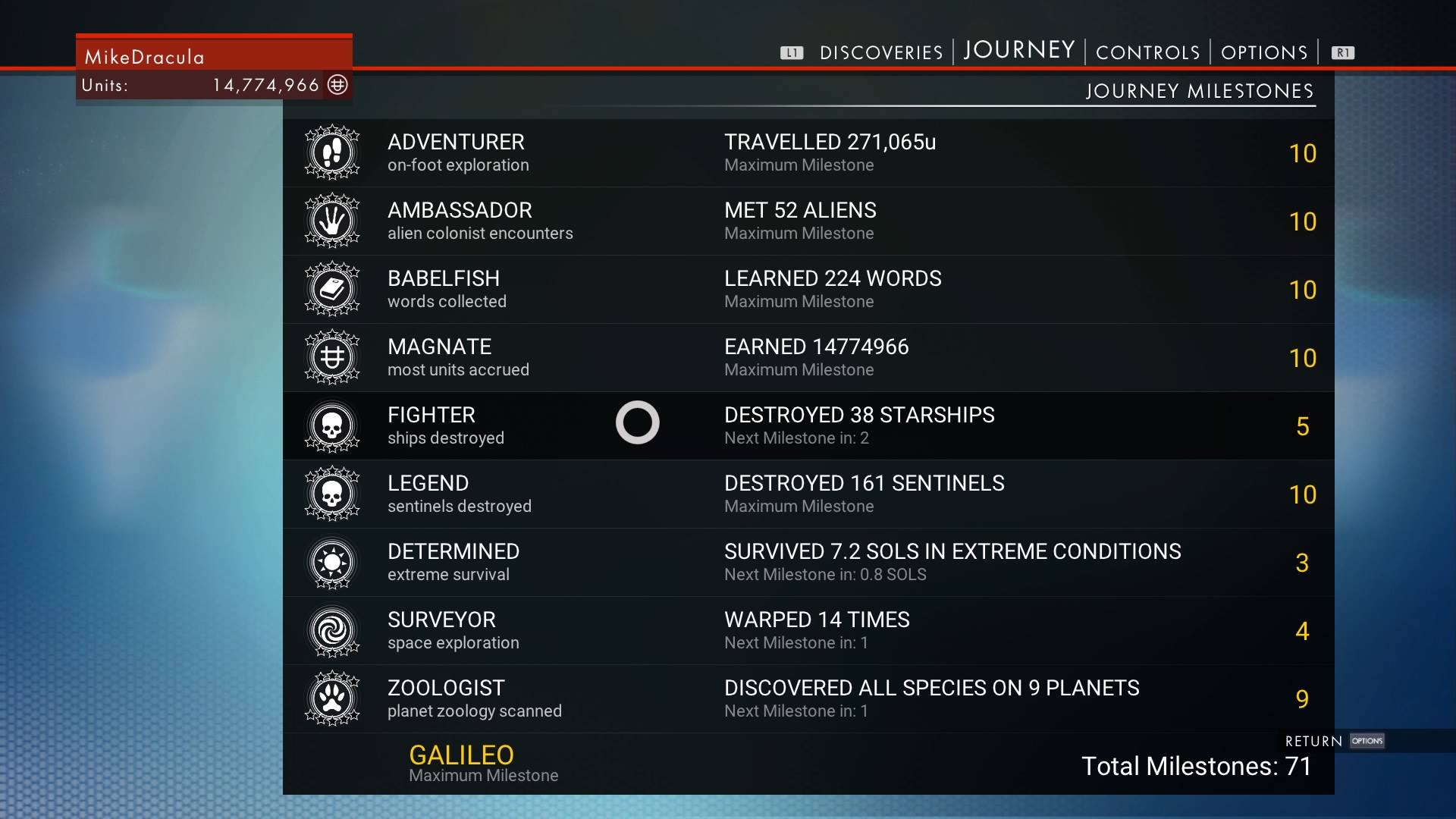Image resolution: width=1456 pixels, height=819 pixels.
Task: Click the R1 shoulder button indicator
Action: 1343,52
